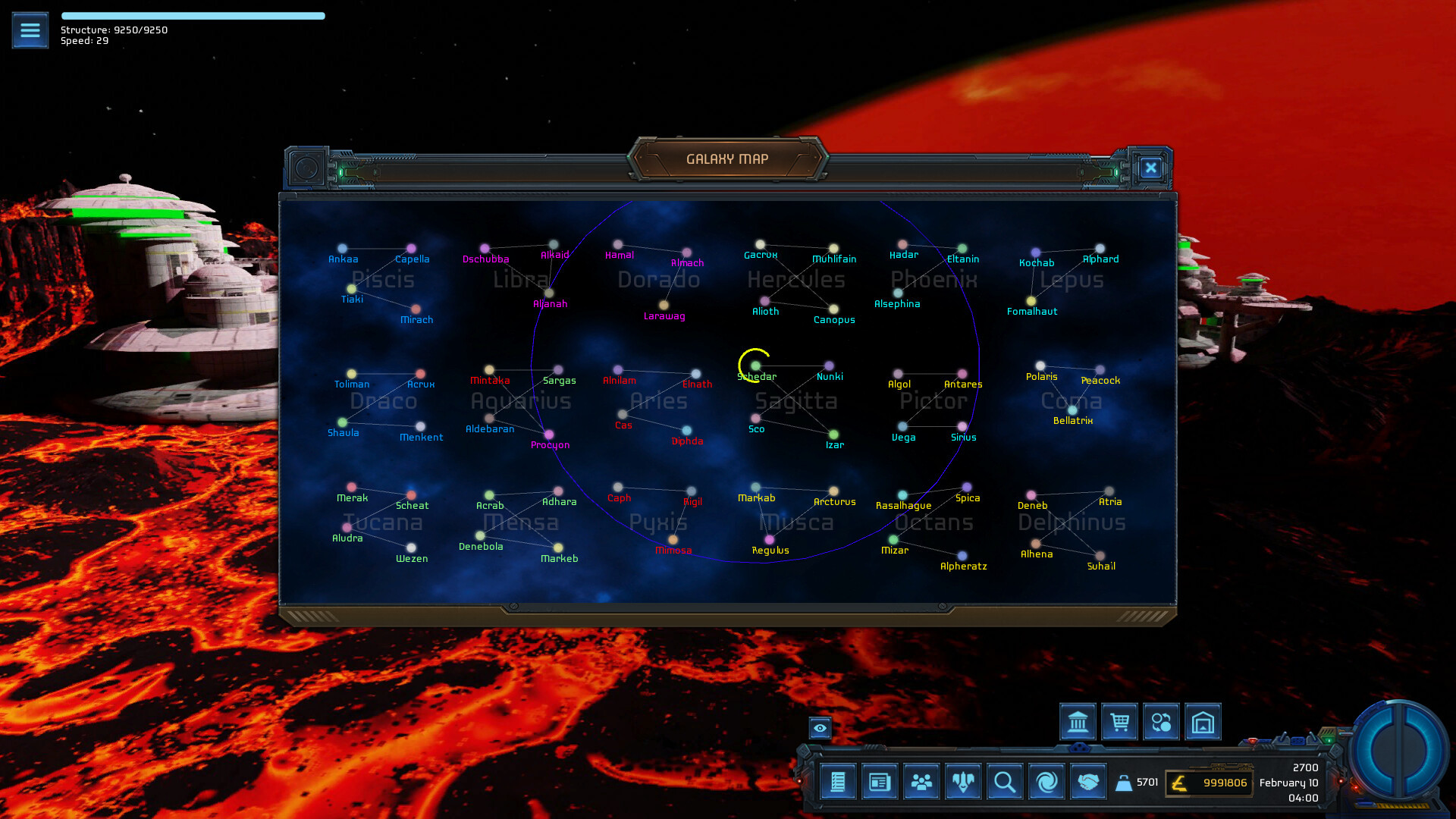The image size is (1456, 819).
Task: Select the Polaris star on the map
Action: [x=1040, y=366]
